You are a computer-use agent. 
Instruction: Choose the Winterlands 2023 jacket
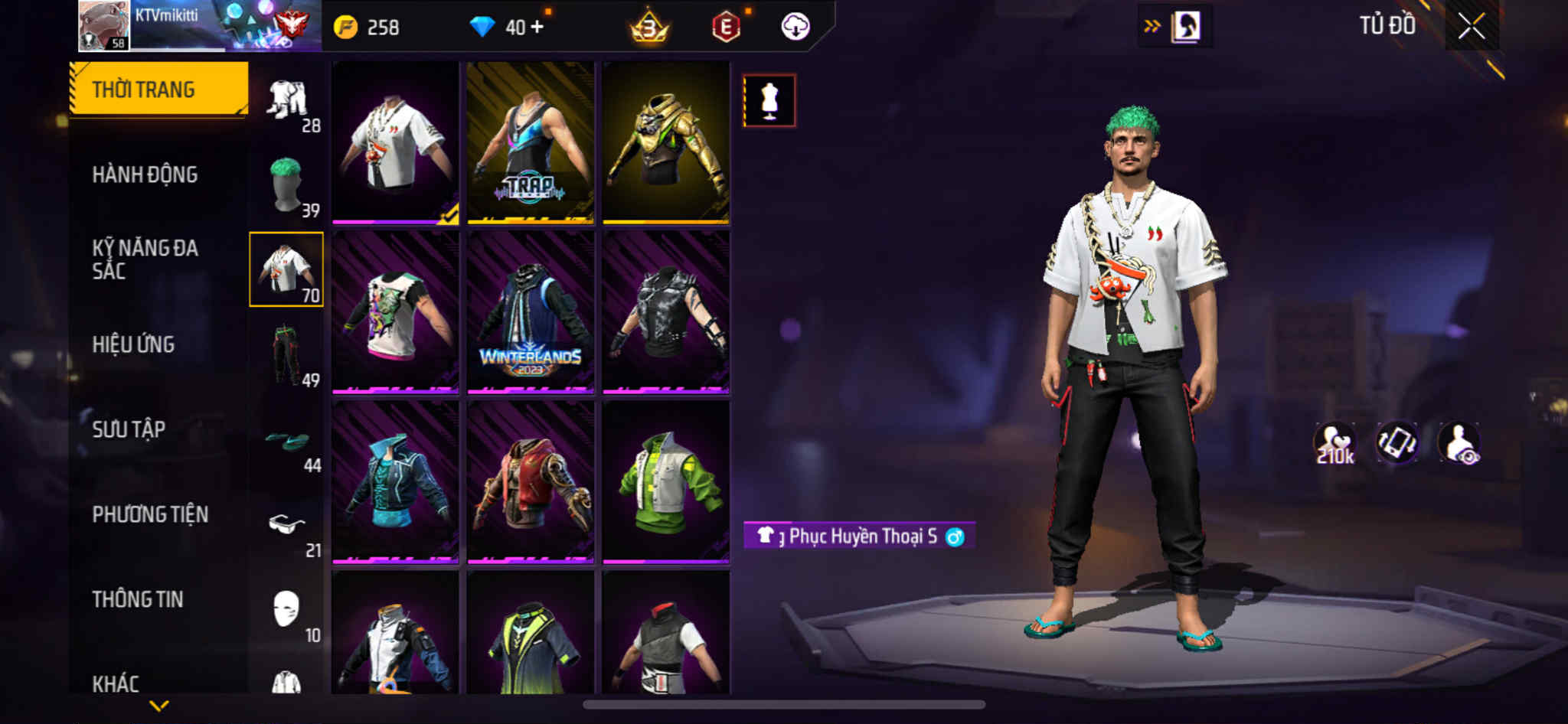[531, 313]
